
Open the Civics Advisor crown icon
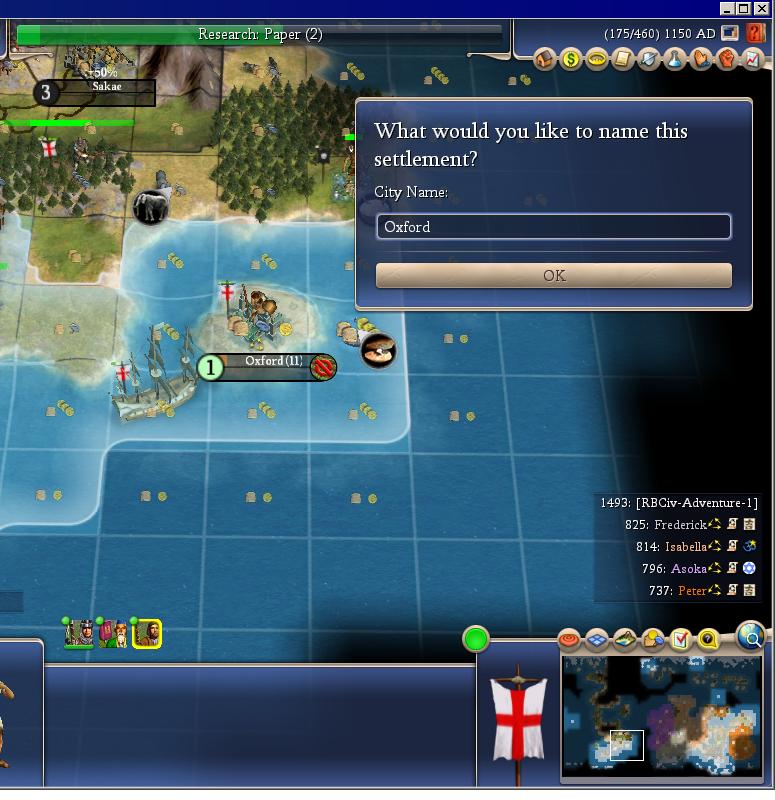(597, 59)
